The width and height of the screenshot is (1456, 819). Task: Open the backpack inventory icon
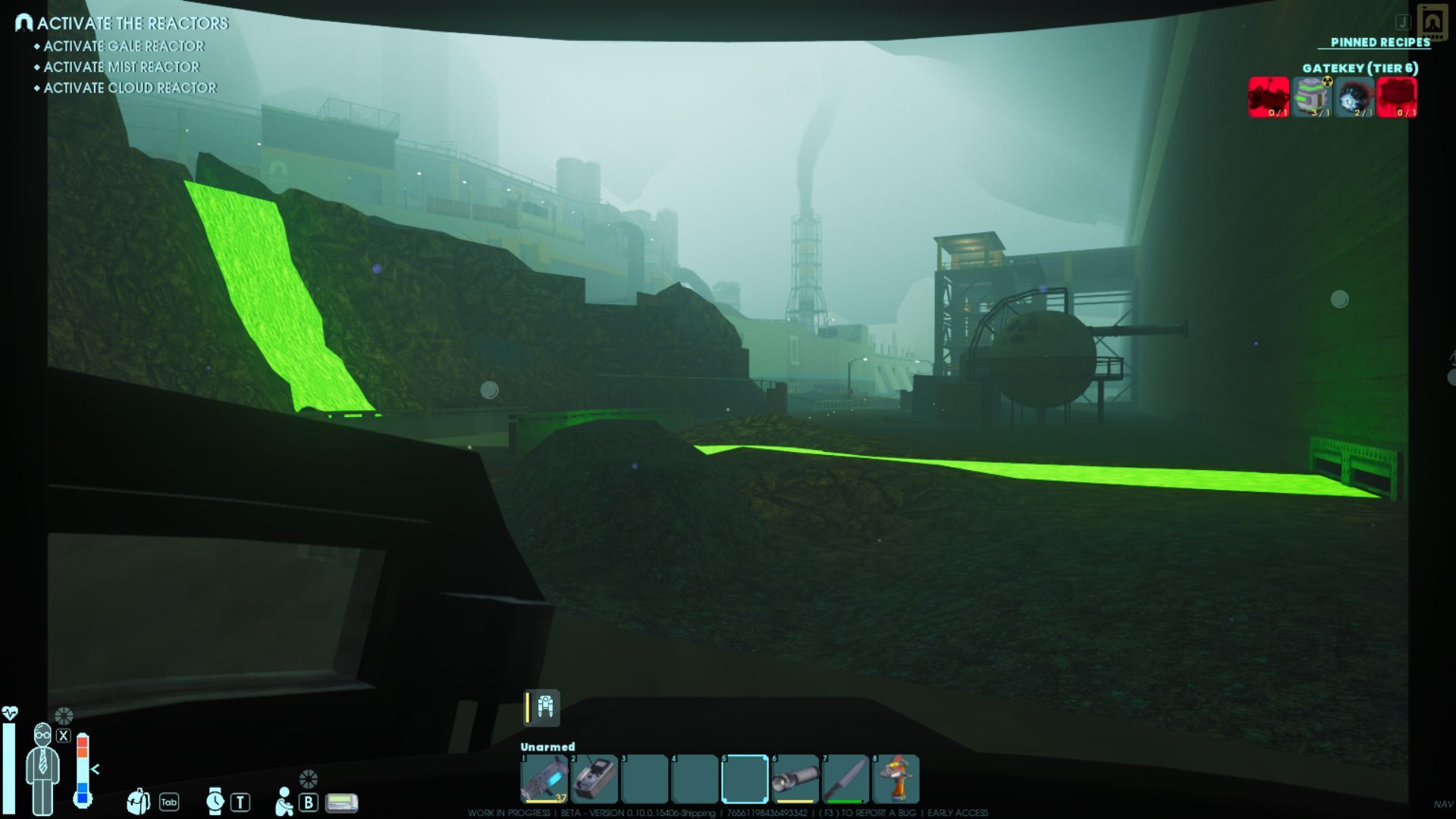tap(138, 802)
